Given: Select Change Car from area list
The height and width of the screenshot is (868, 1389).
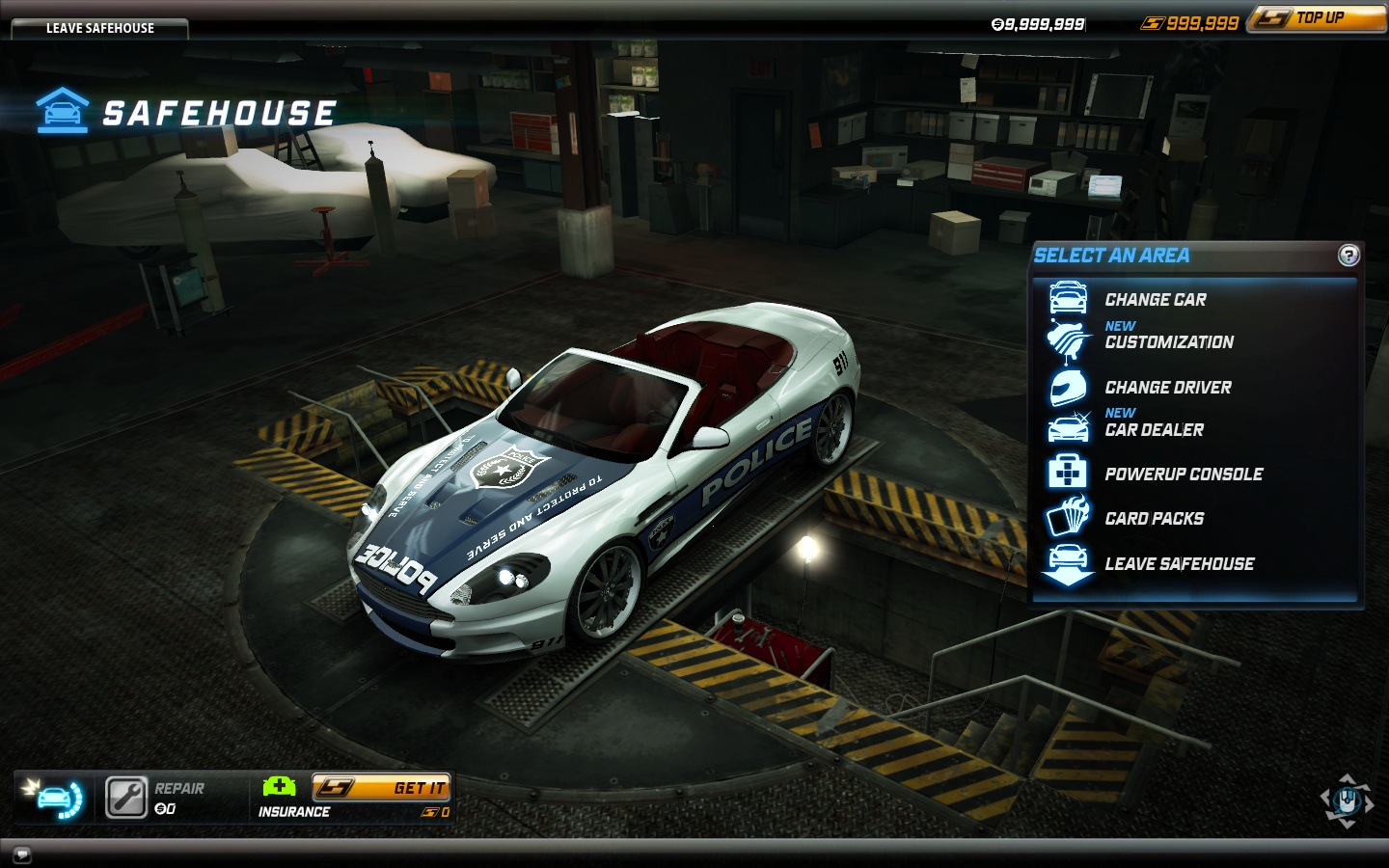Looking at the screenshot, I should [x=1155, y=300].
